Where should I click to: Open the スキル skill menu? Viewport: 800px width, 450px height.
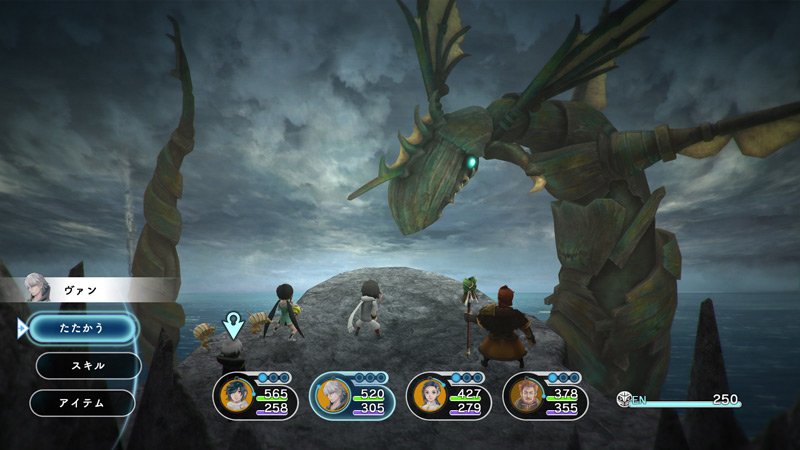click(x=88, y=365)
